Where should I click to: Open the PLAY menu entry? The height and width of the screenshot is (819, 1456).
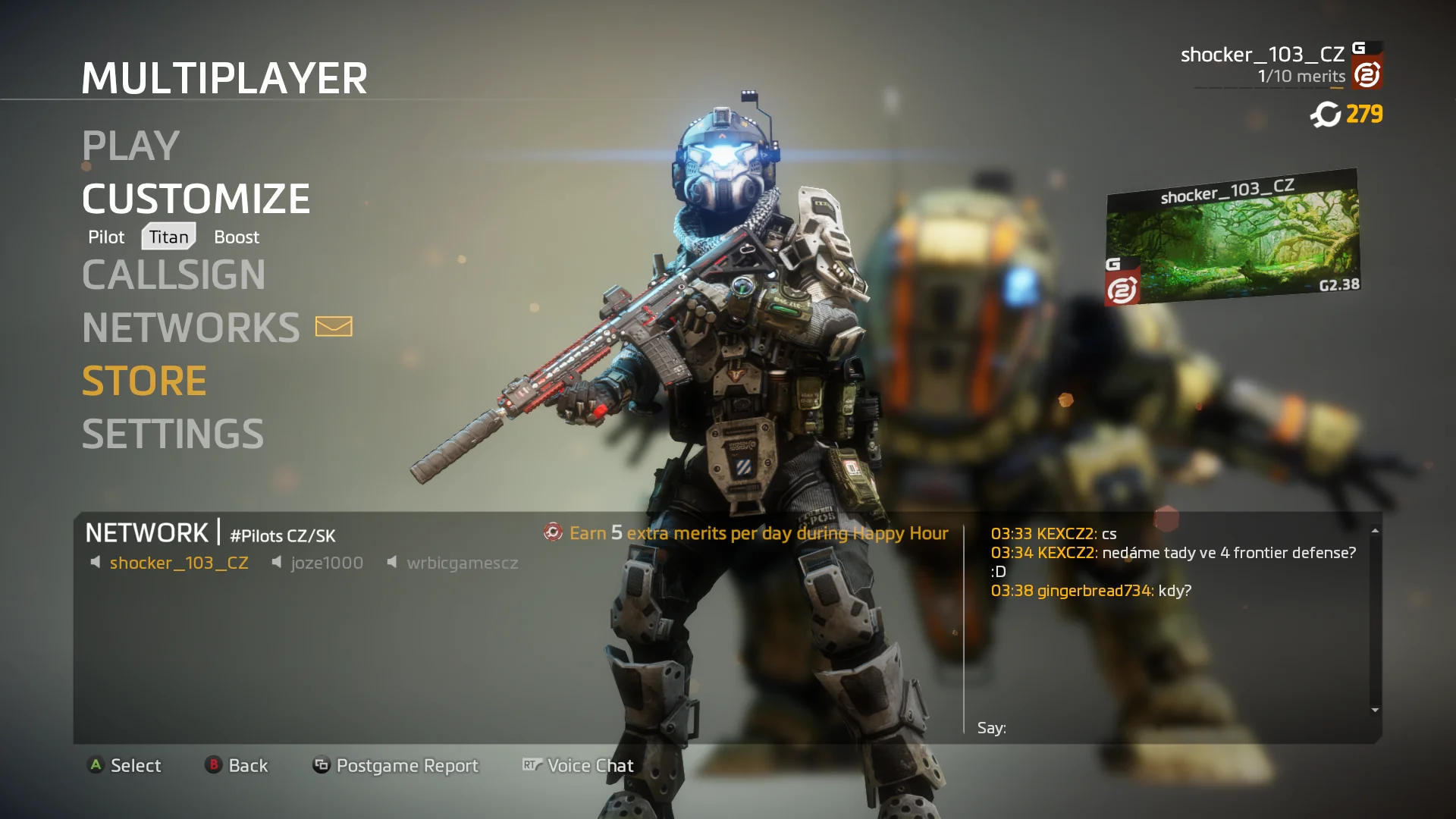tap(130, 146)
